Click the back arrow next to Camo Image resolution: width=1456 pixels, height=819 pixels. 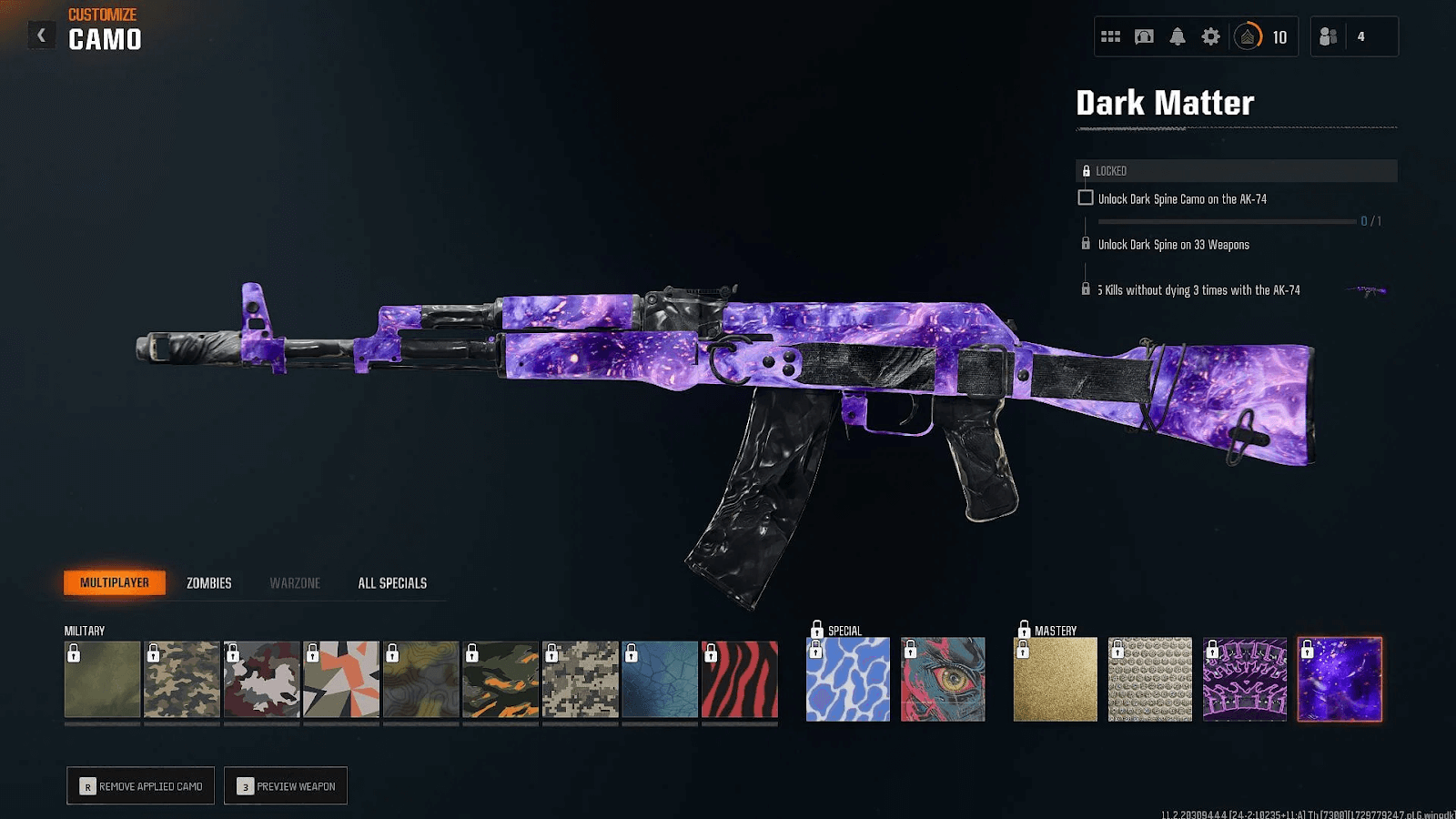click(x=41, y=35)
